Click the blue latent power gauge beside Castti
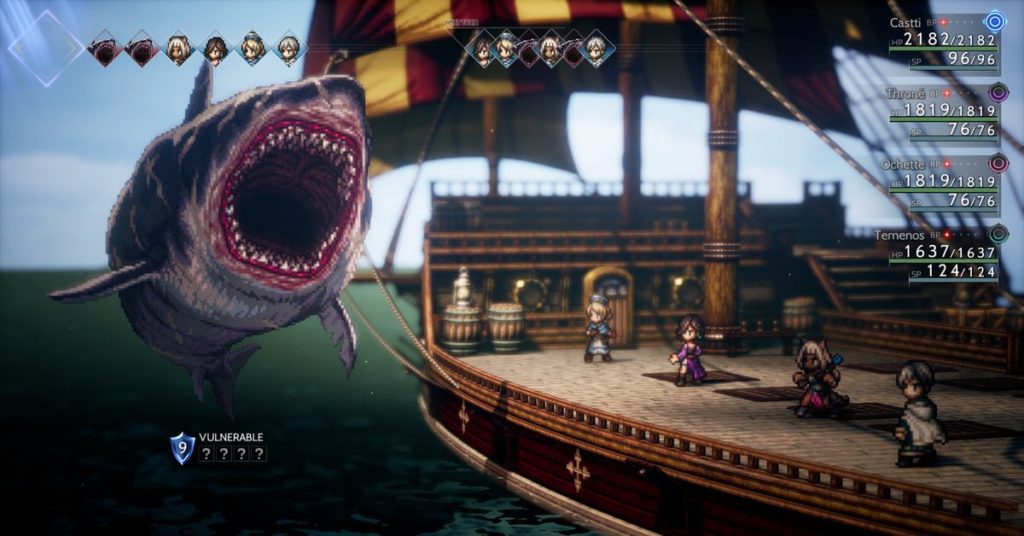This screenshot has height=536, width=1024. (994, 21)
